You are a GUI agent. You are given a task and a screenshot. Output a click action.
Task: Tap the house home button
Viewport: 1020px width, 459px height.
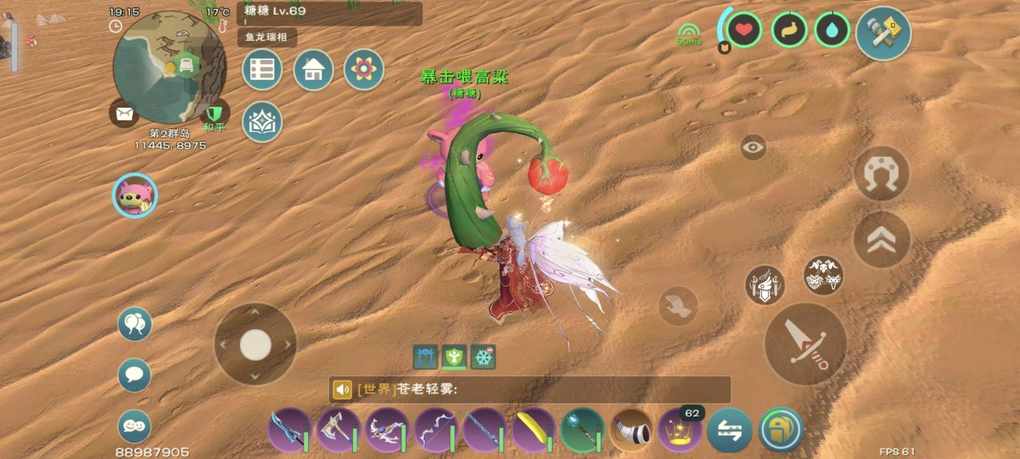tap(313, 70)
